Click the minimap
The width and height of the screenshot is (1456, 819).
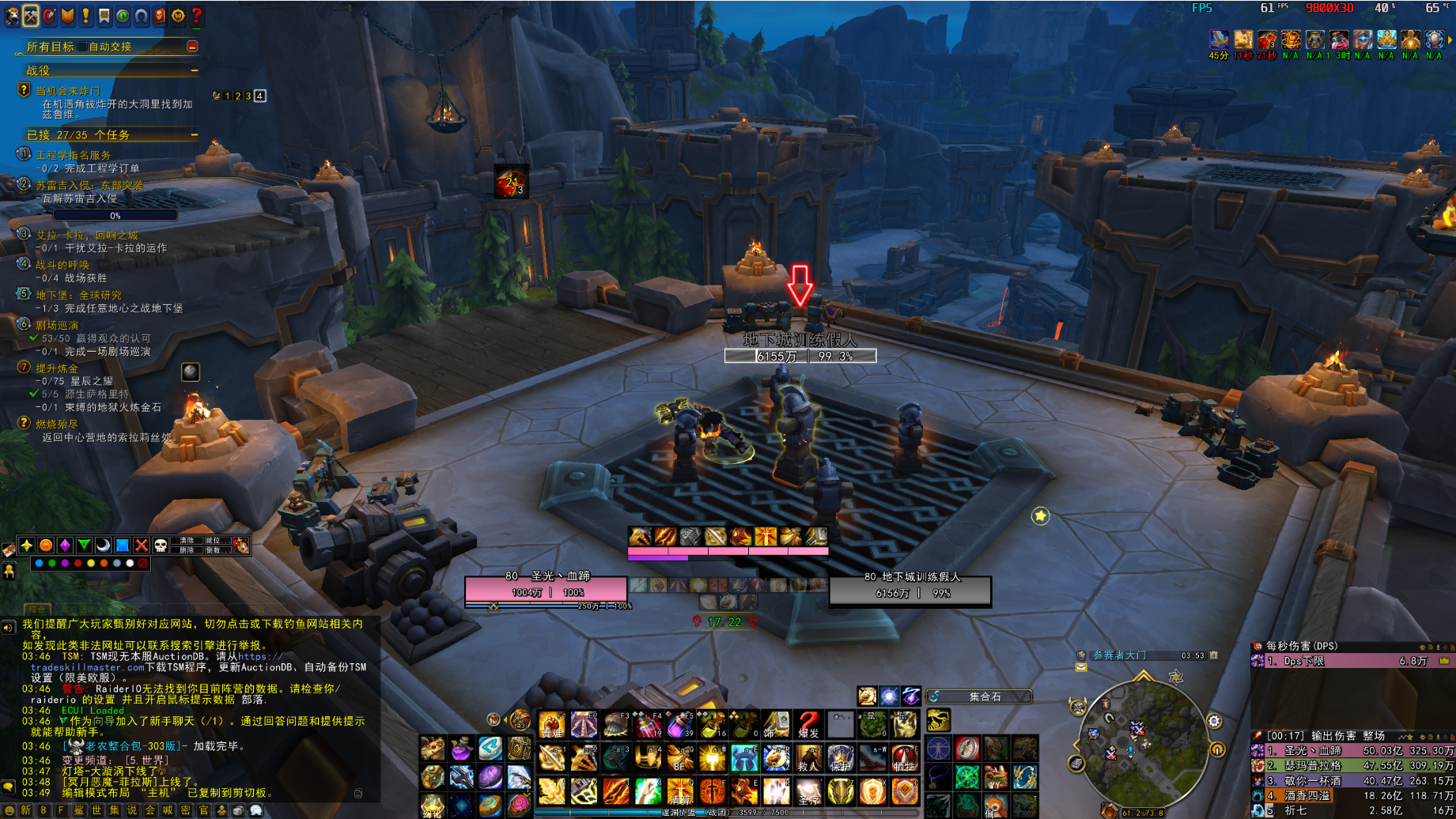click(x=1144, y=747)
